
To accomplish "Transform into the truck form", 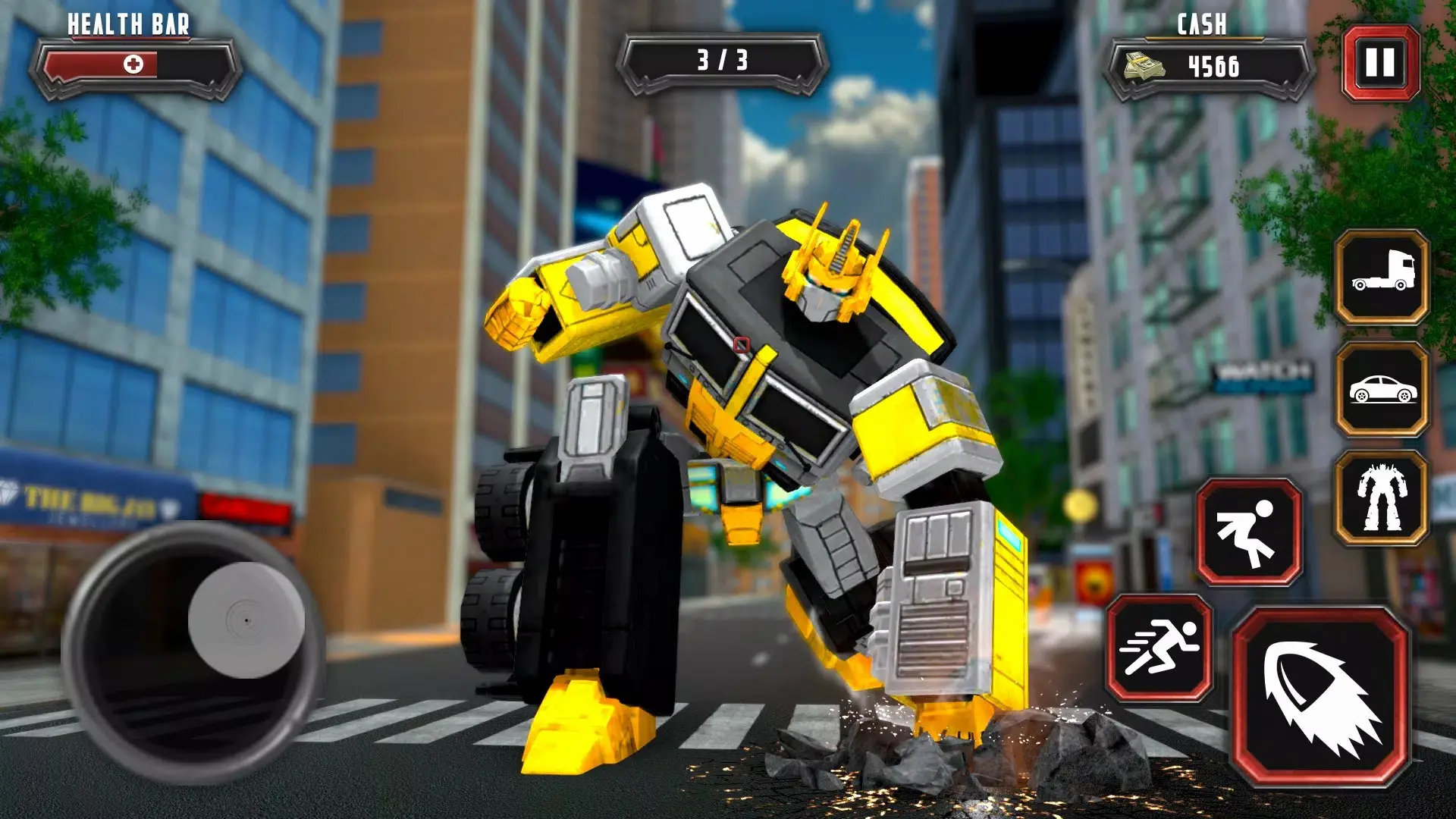I will (1382, 278).
